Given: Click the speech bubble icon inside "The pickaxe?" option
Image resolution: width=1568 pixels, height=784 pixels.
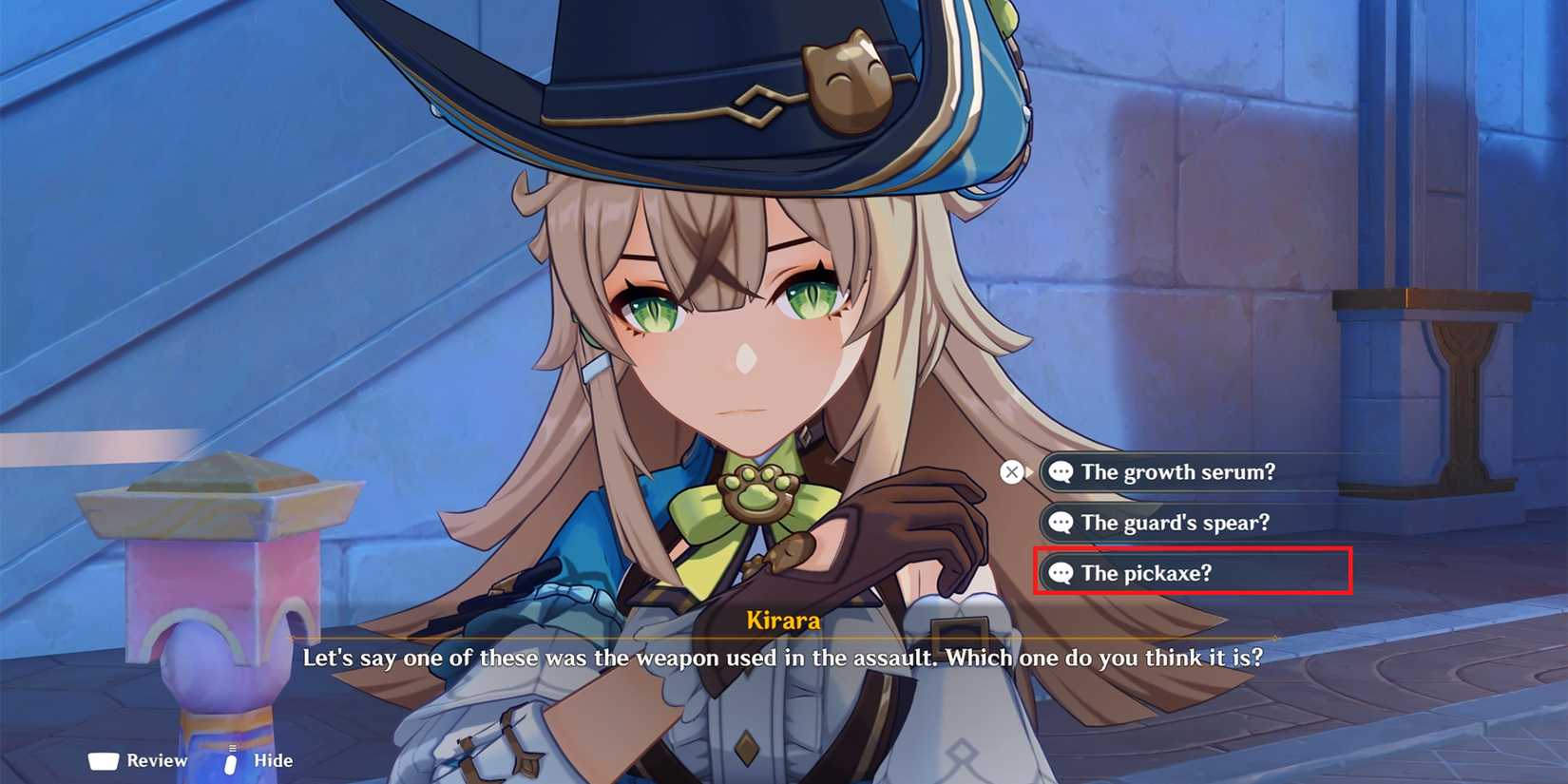Looking at the screenshot, I should (1062, 573).
